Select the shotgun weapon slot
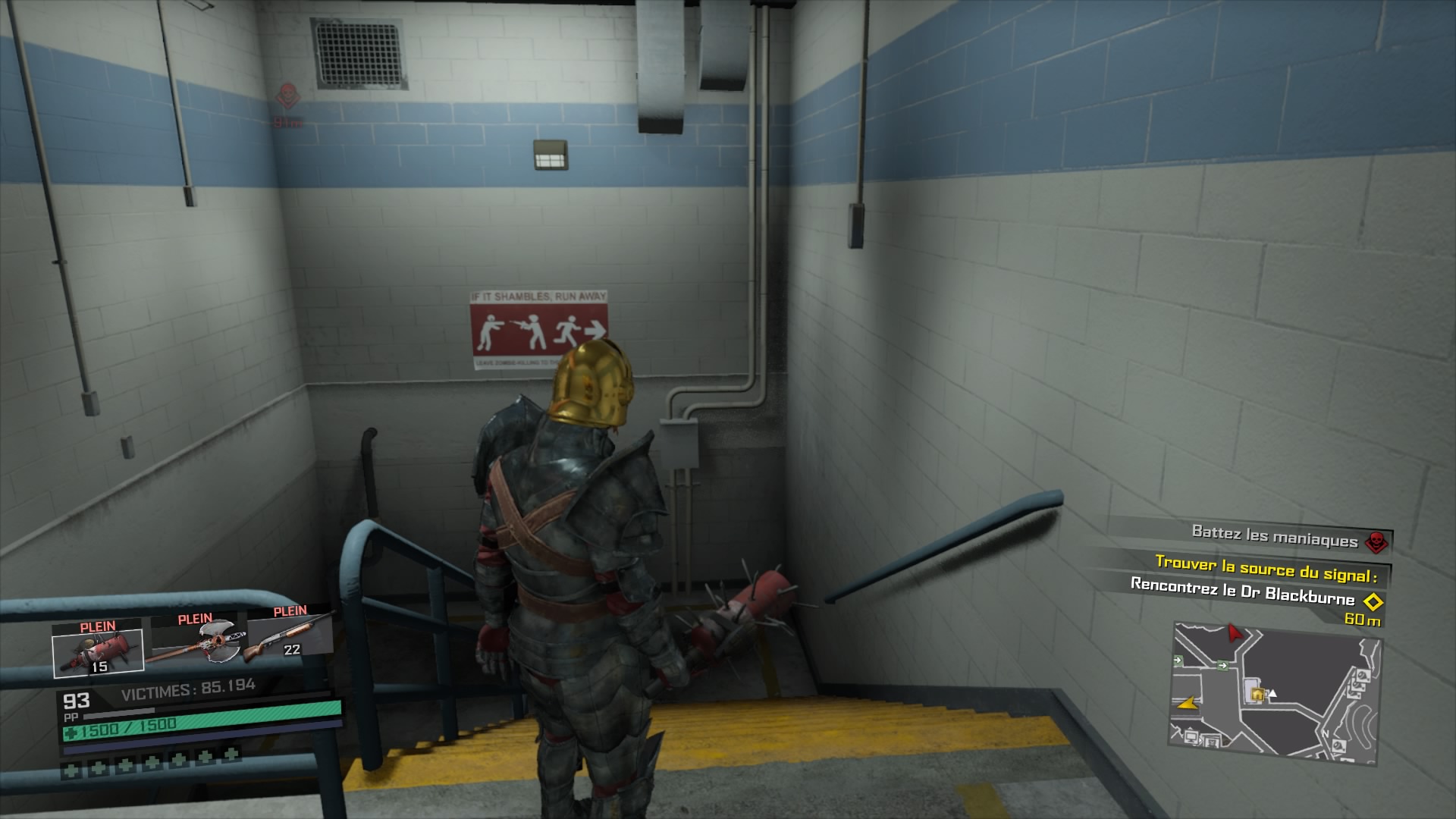Screen dimensions: 1456x819 pos(290,634)
